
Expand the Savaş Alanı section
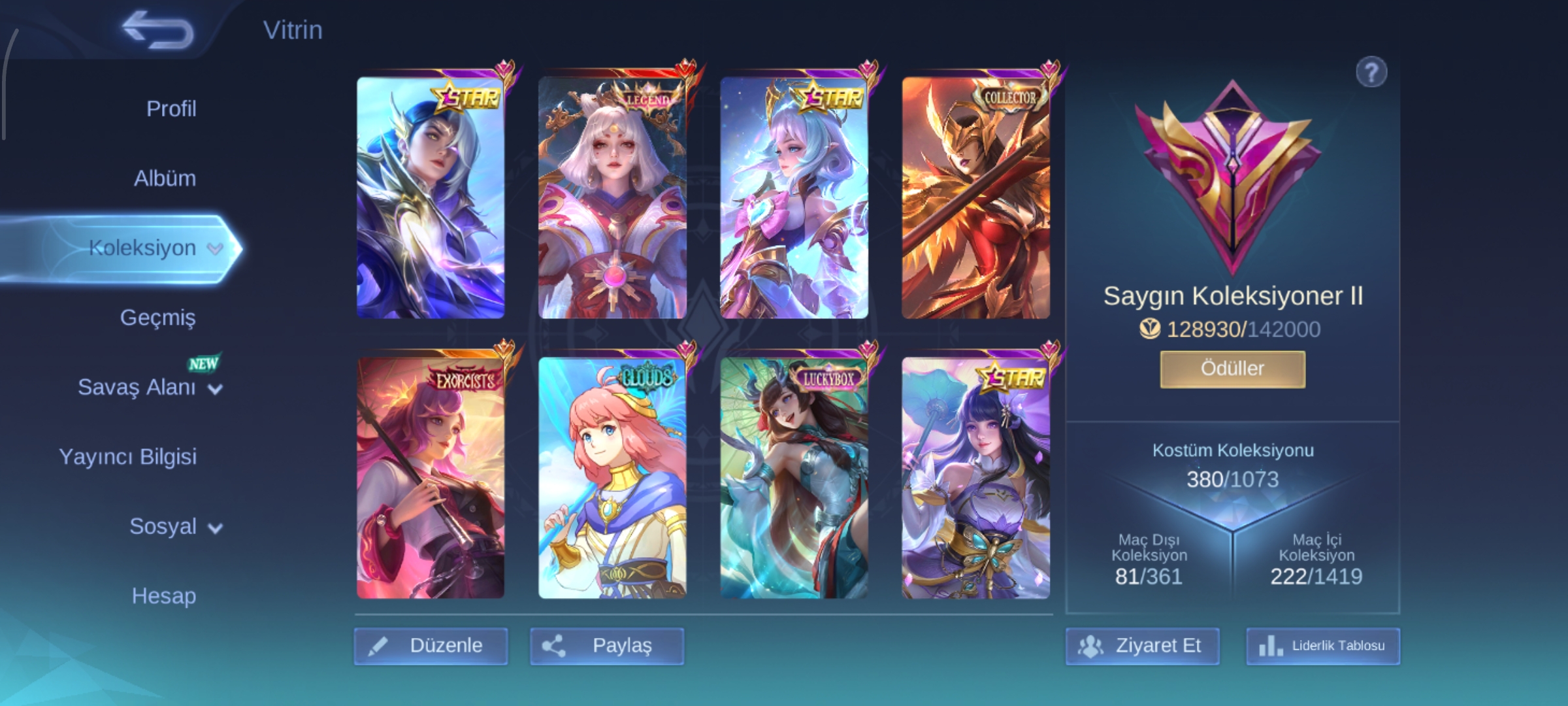point(150,388)
